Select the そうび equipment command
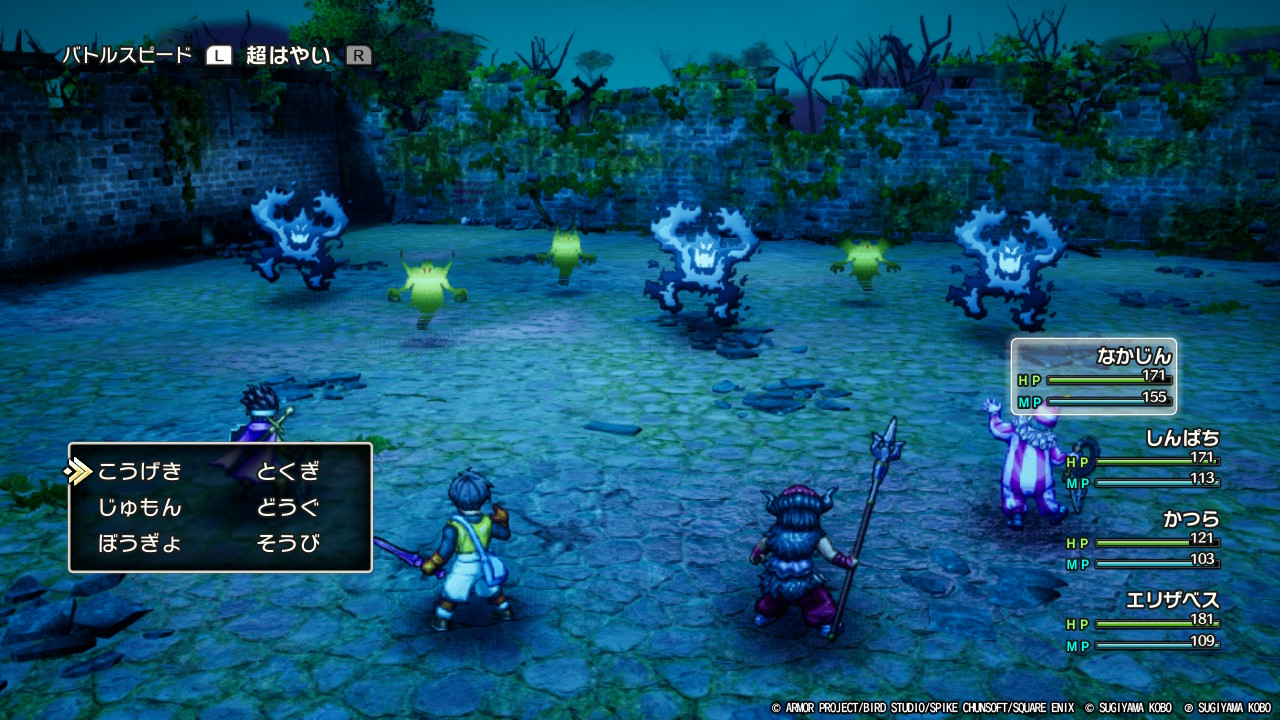1280x720 pixels. pyautogui.click(x=288, y=545)
